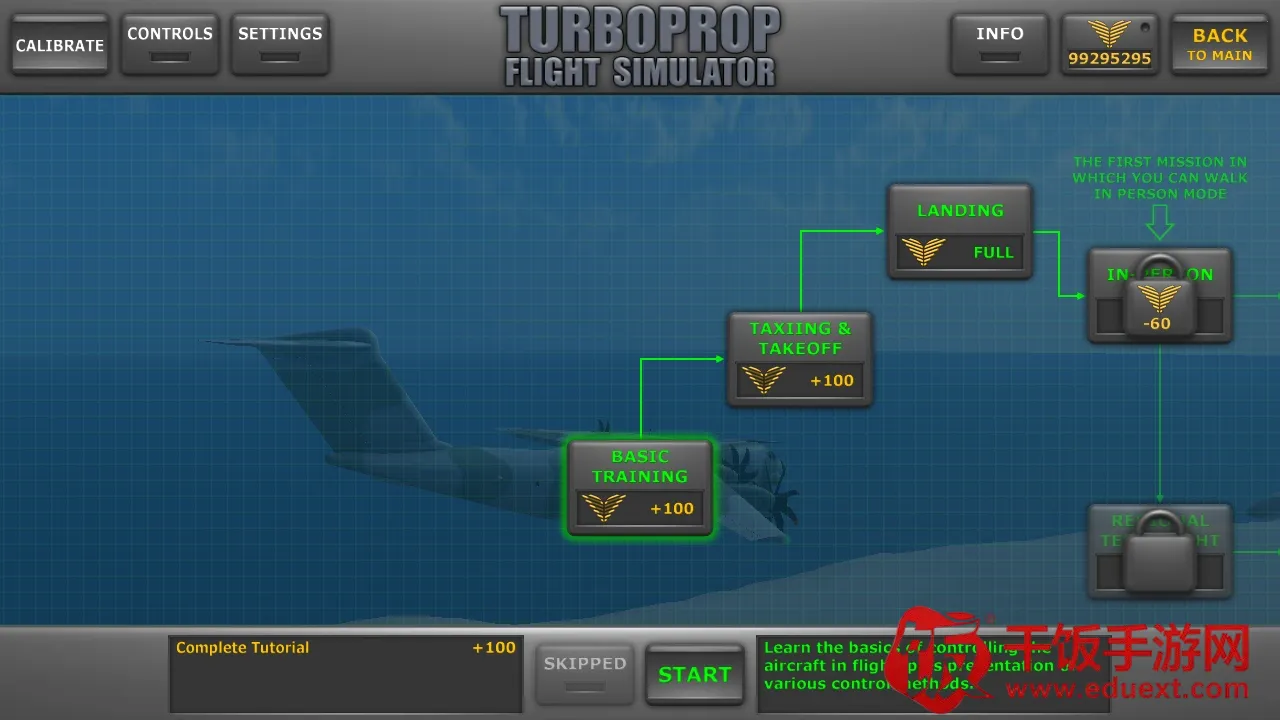The image size is (1280, 720).
Task: Open the Calibrate option
Action: pyautogui.click(x=60, y=45)
